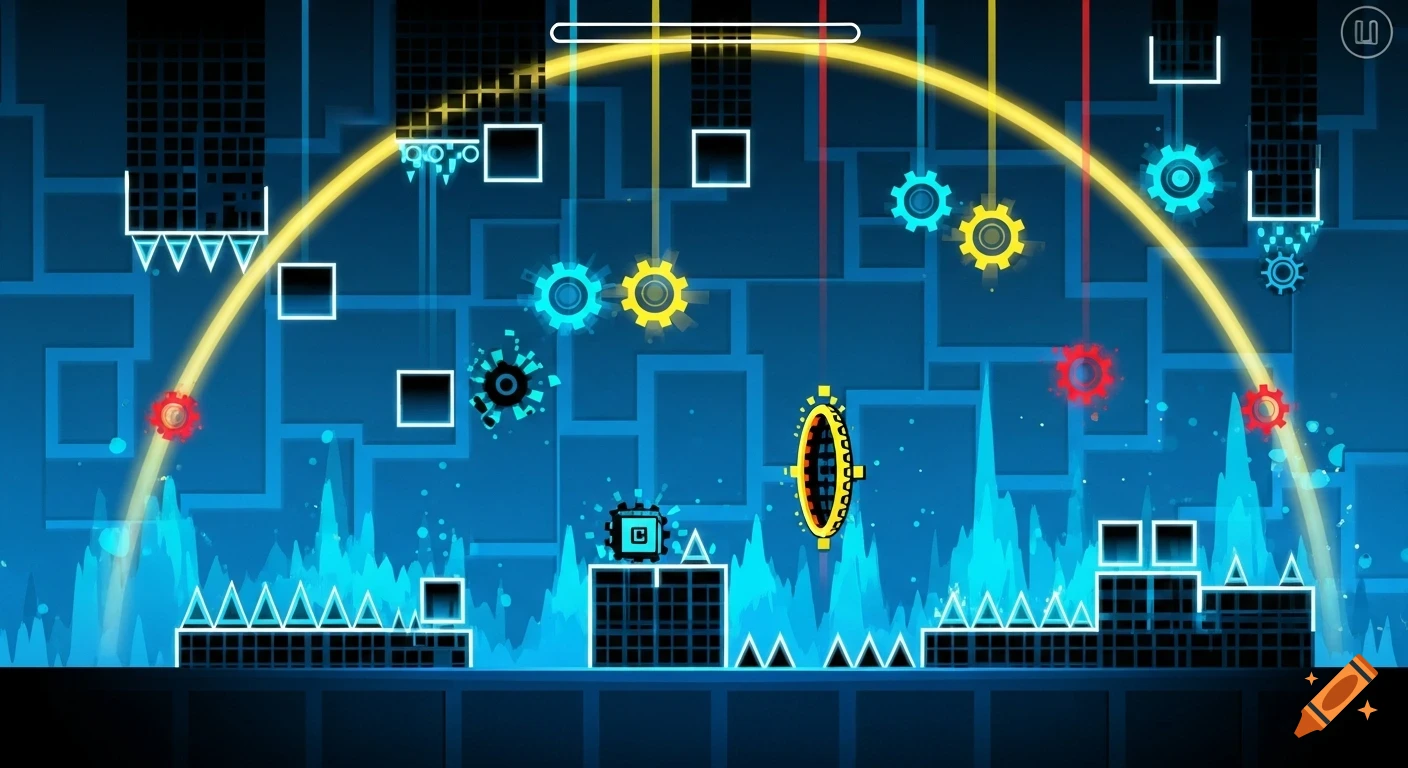The image size is (1408, 768).
Task: Select the hanging spiked ceiling block on the left
Action: [x=195, y=215]
